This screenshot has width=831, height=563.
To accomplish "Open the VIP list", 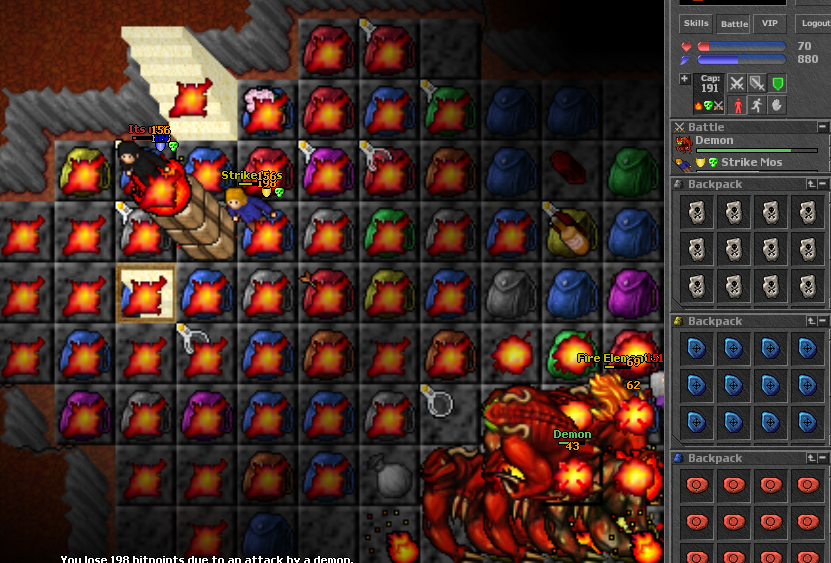I will pos(769,23).
